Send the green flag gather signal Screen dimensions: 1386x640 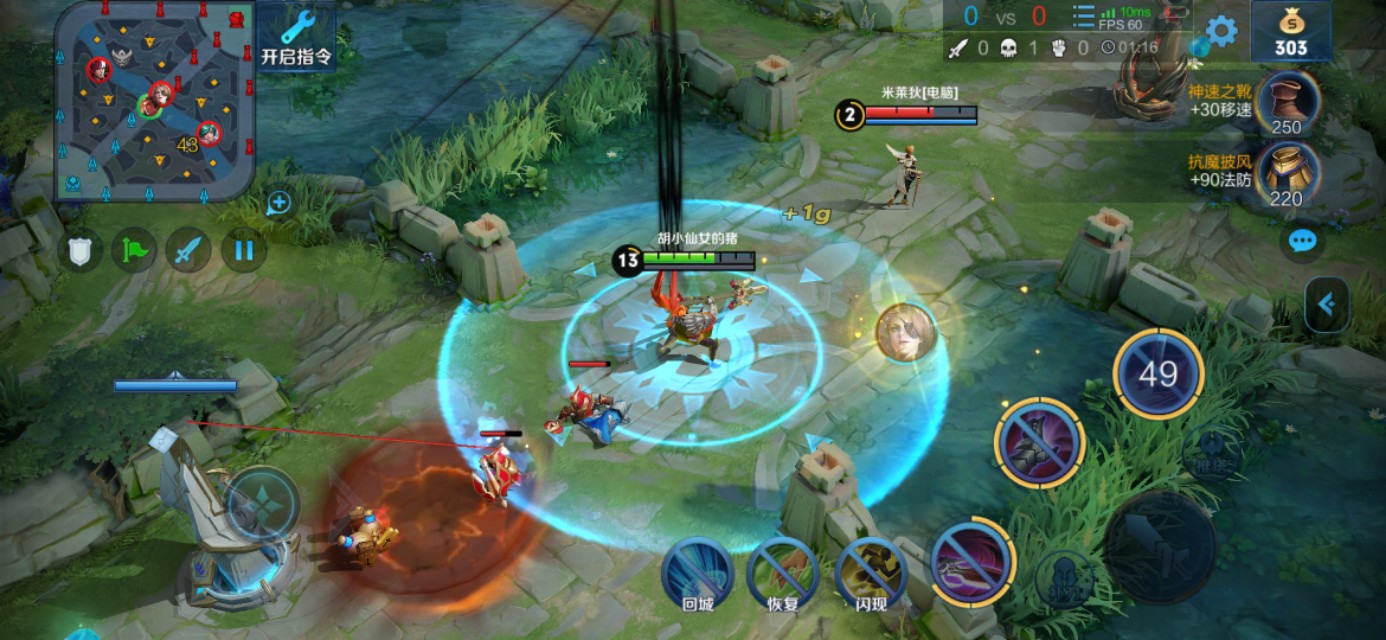[x=134, y=250]
